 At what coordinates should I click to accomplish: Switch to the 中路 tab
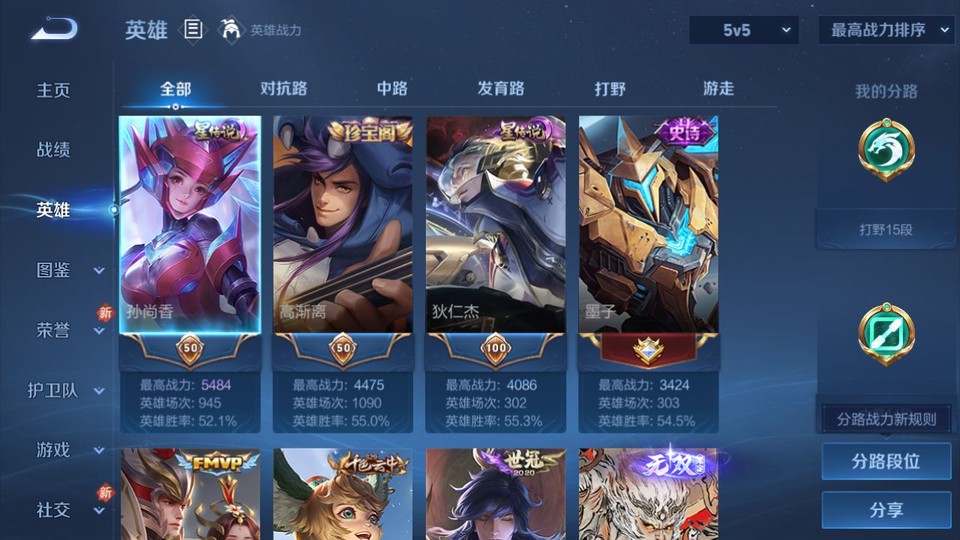(x=392, y=88)
